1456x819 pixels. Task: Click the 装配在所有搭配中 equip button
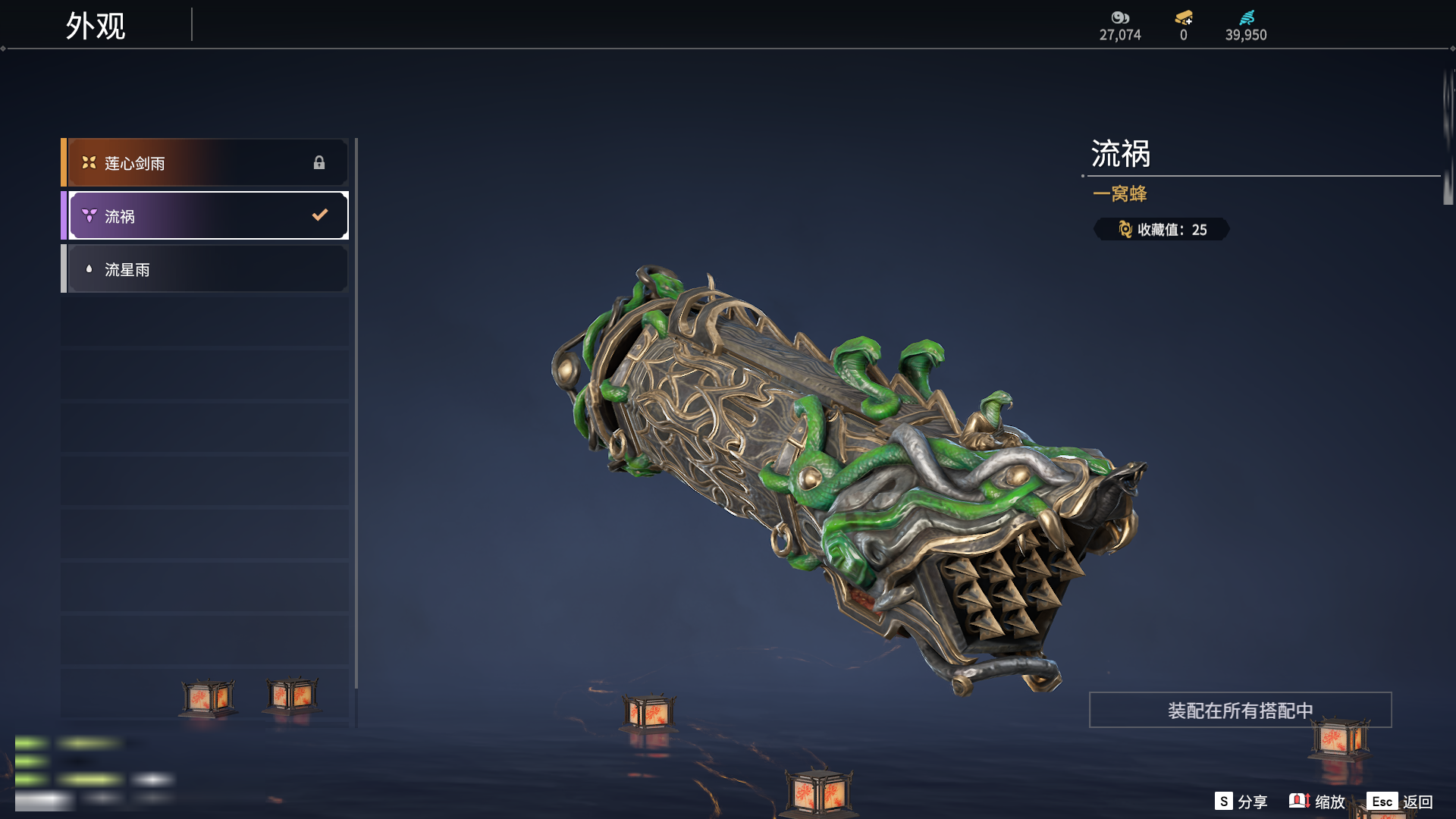coord(1240,711)
